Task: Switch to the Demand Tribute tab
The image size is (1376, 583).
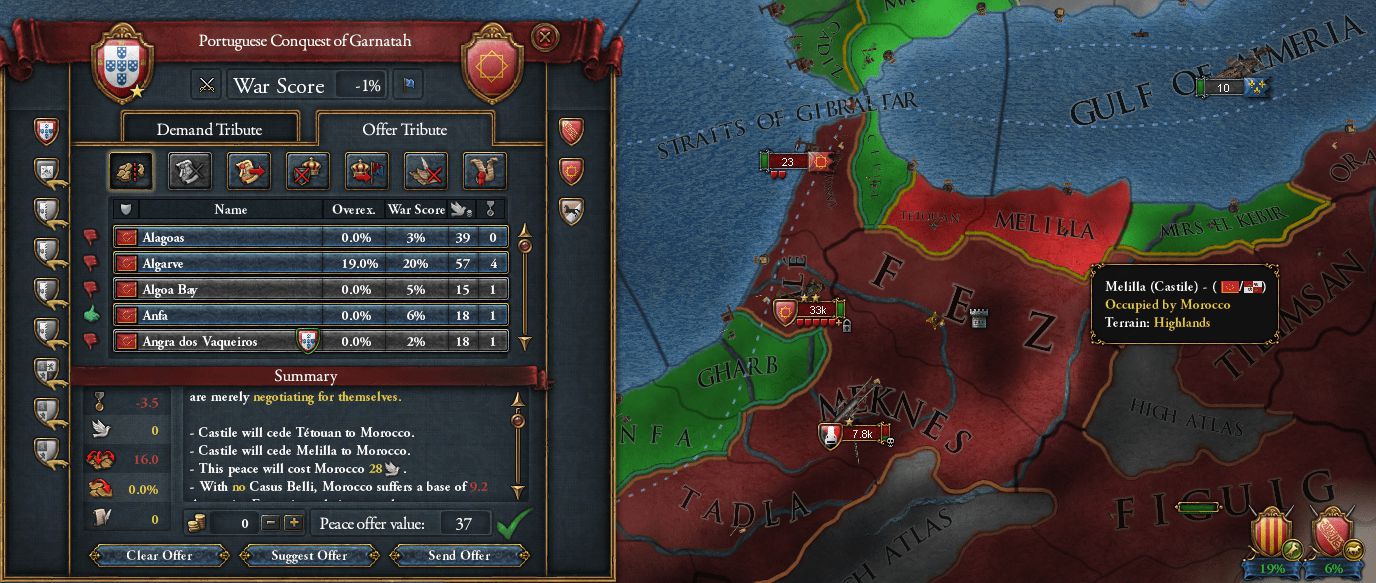Action: tap(209, 129)
